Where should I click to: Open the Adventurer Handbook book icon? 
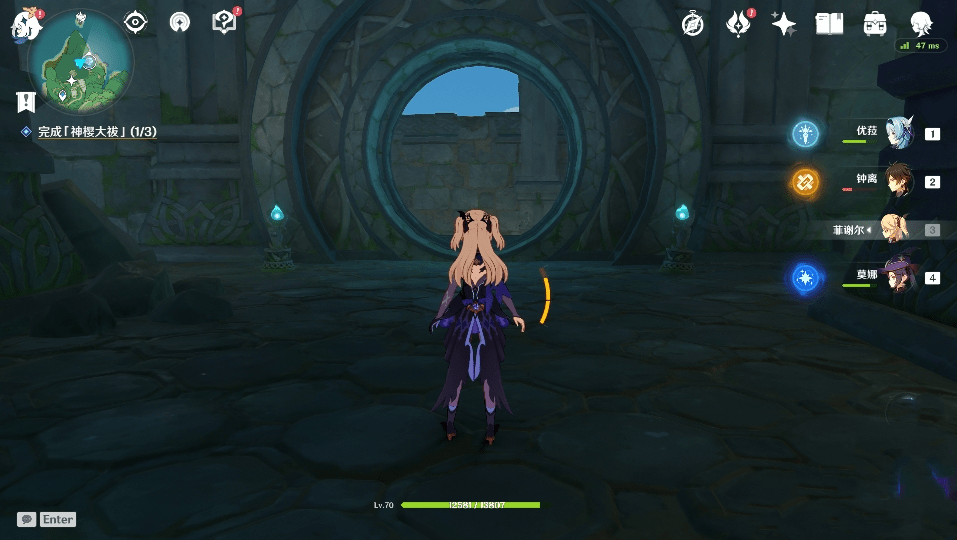(x=829, y=24)
